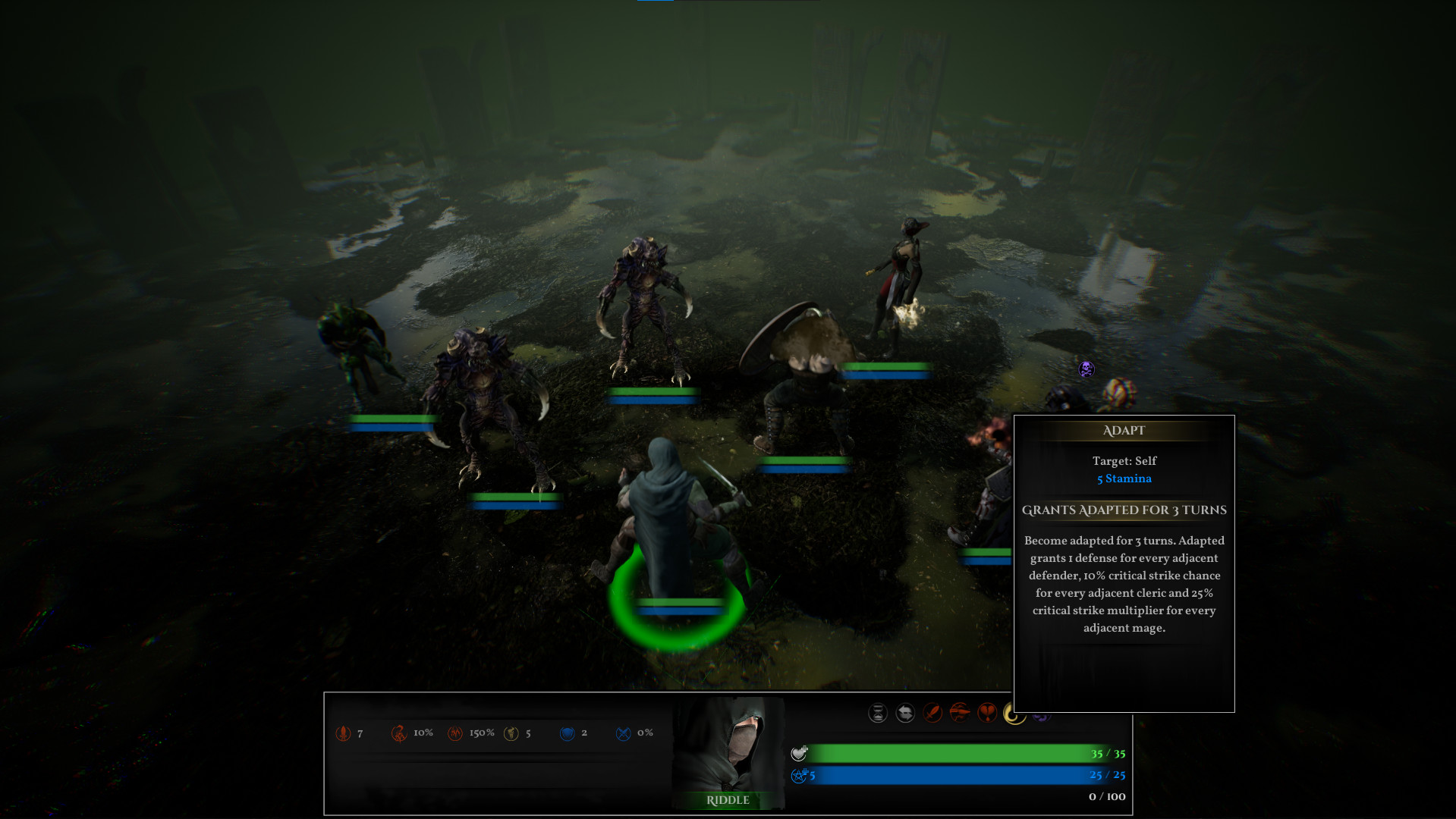The image size is (1456, 819).
Task: Select the glowing Adapt ability icon
Action: (x=1014, y=713)
